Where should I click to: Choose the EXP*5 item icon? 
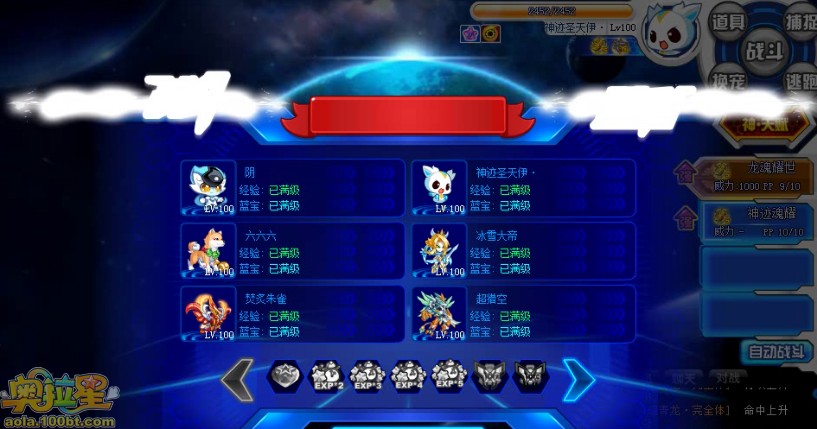[x=450, y=377]
